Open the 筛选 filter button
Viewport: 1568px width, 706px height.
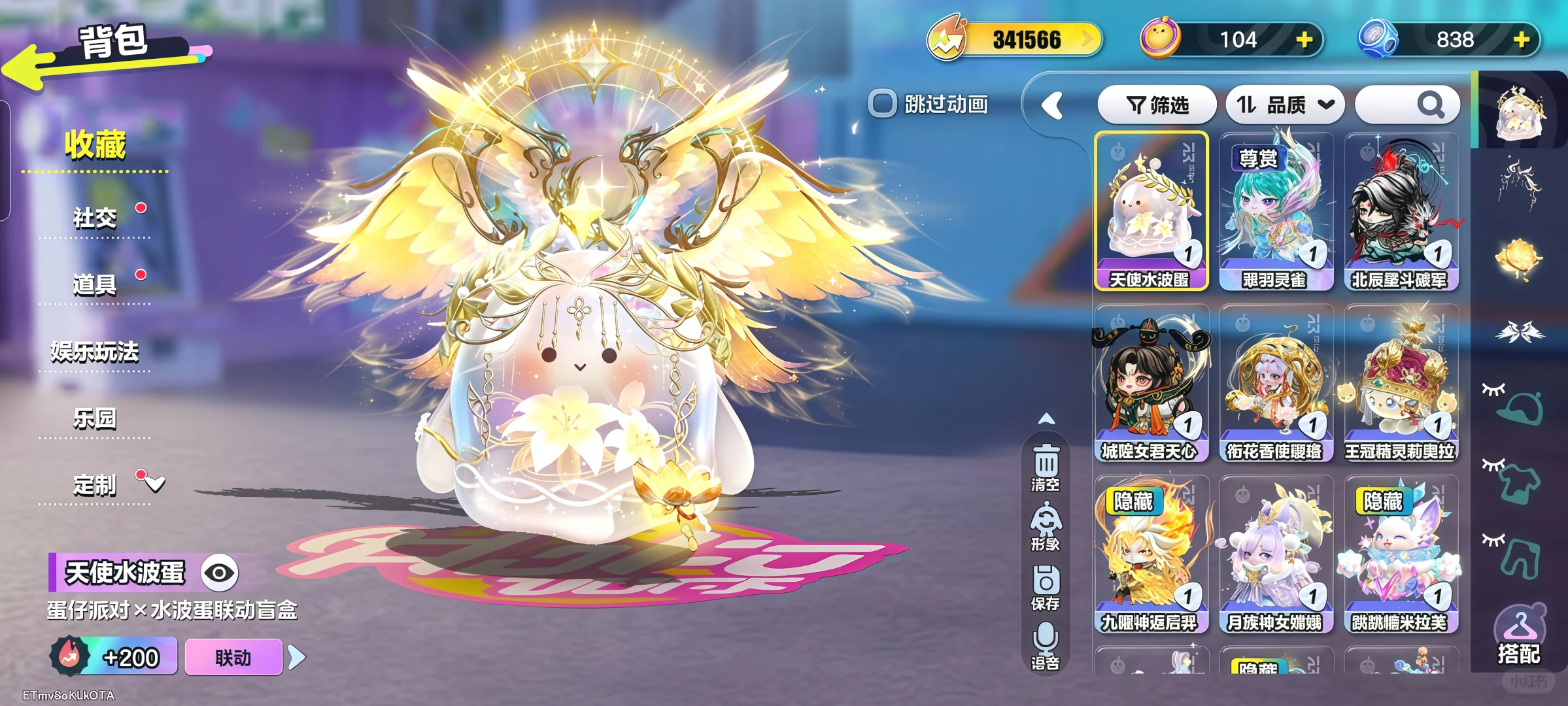coord(1157,105)
